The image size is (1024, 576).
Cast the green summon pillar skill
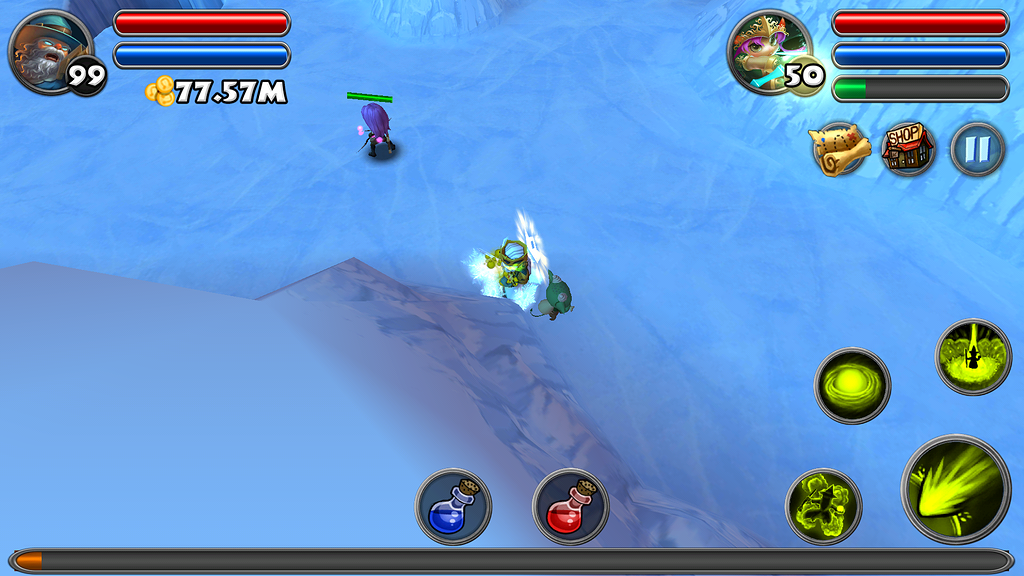973,357
